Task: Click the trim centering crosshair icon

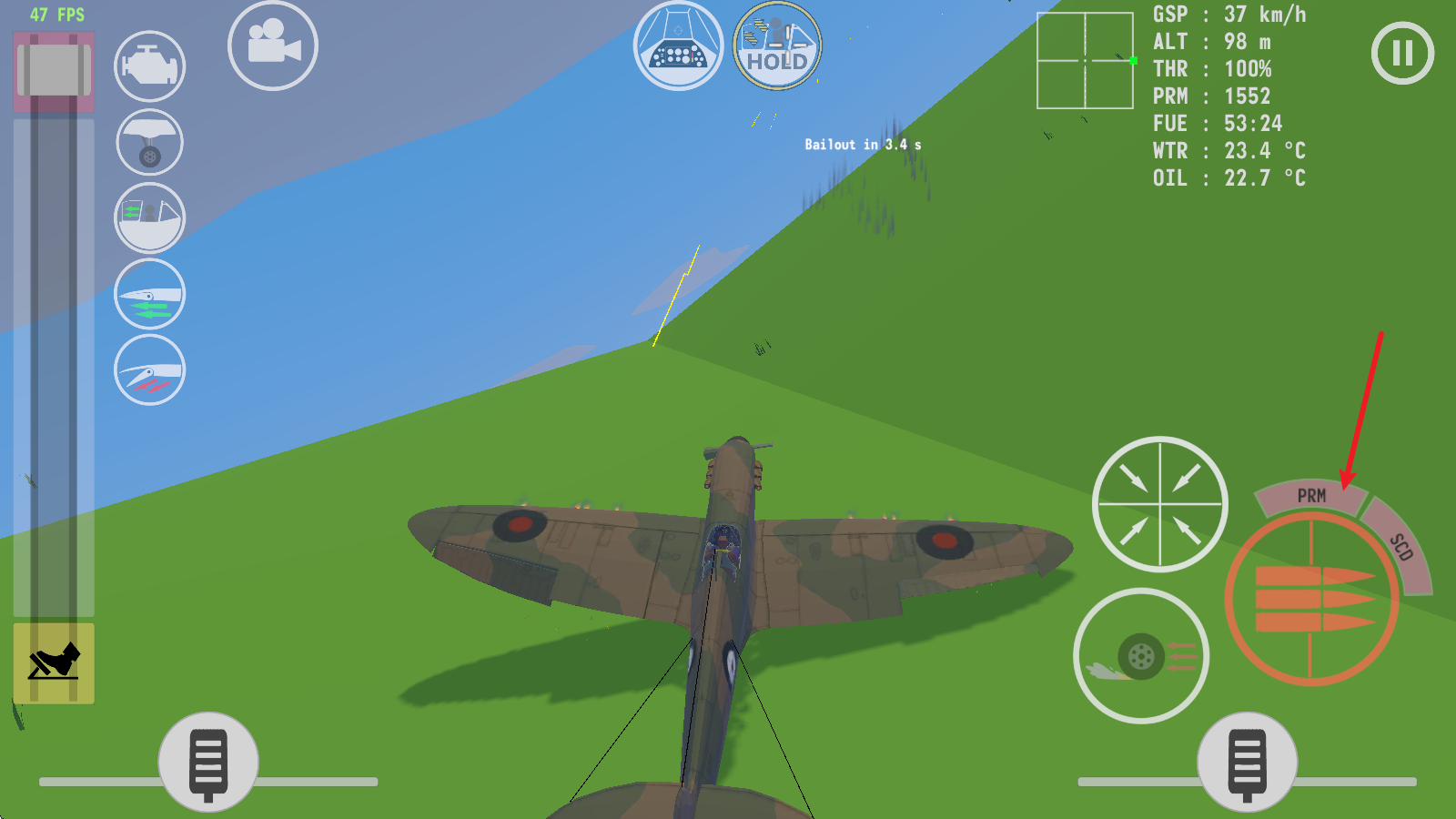Action: [1158, 505]
